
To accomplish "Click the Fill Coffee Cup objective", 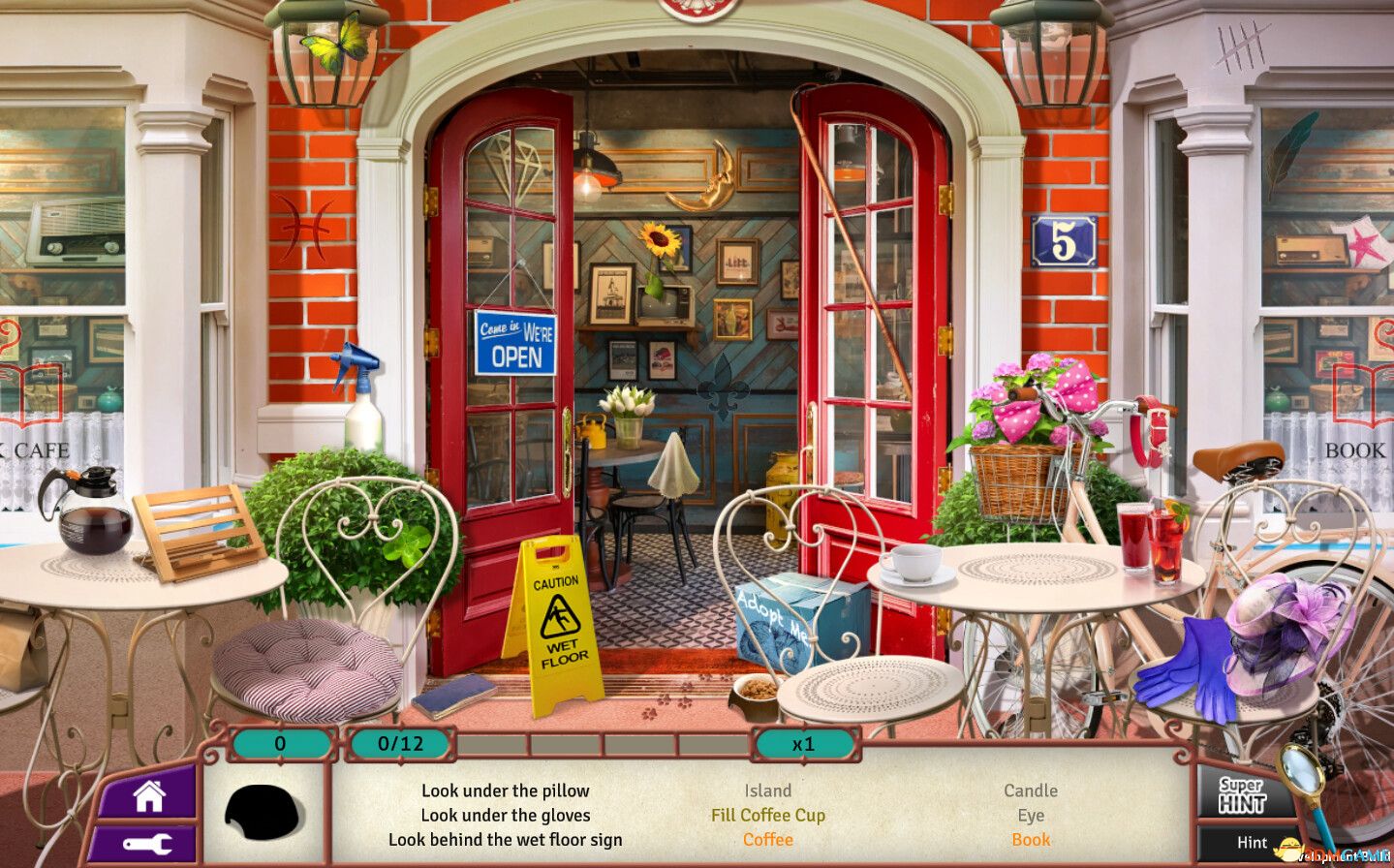I will 767,815.
